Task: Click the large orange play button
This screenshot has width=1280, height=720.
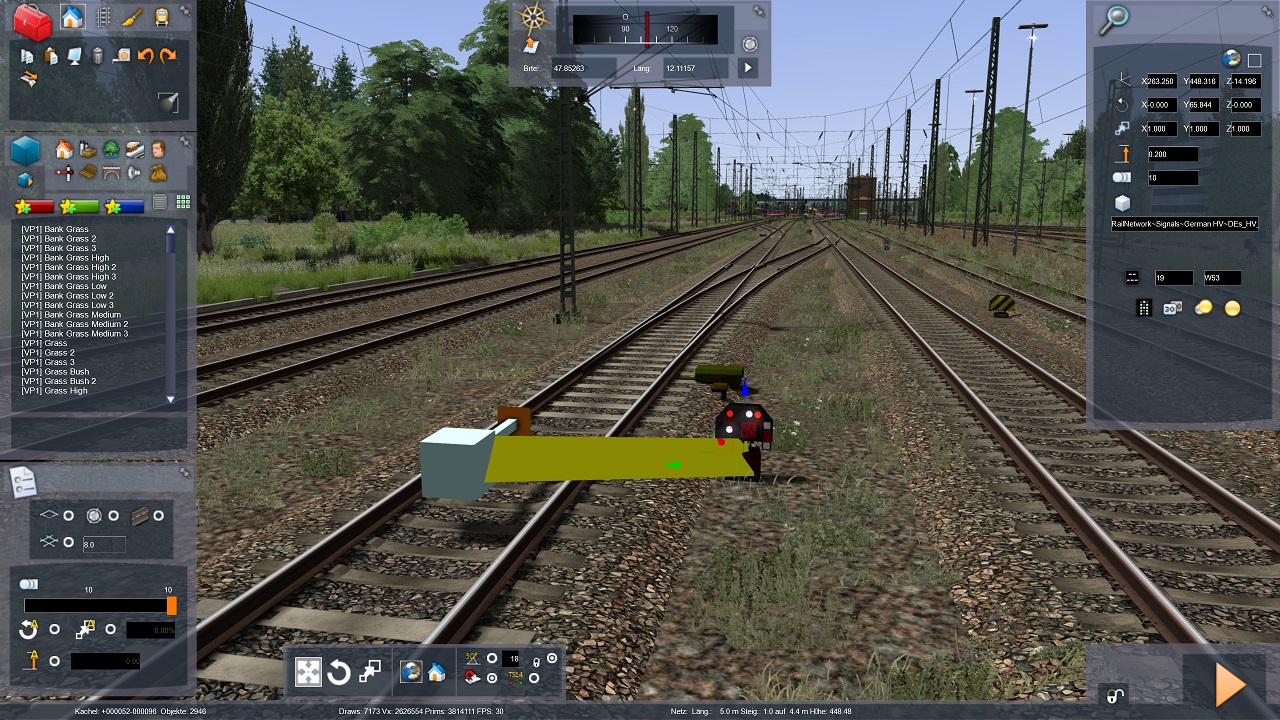Action: 1229,685
